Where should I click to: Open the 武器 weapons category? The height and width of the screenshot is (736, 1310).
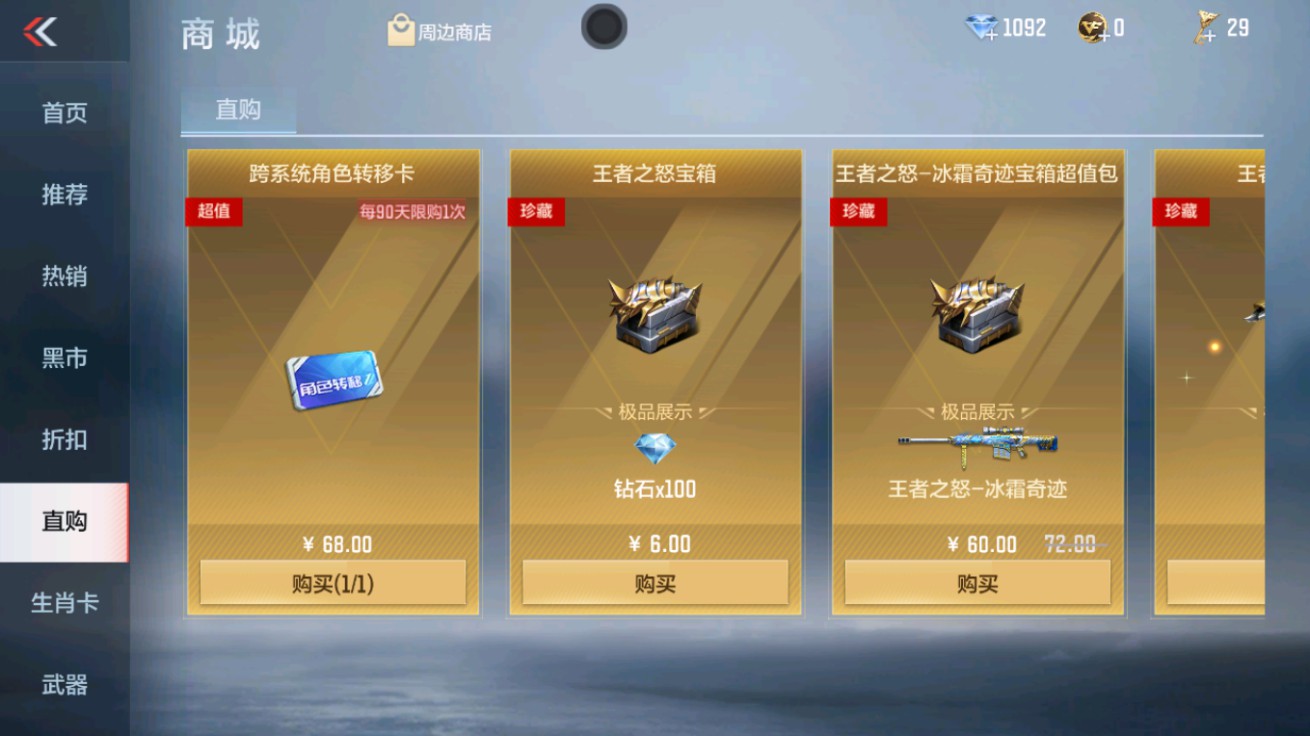tap(62, 684)
